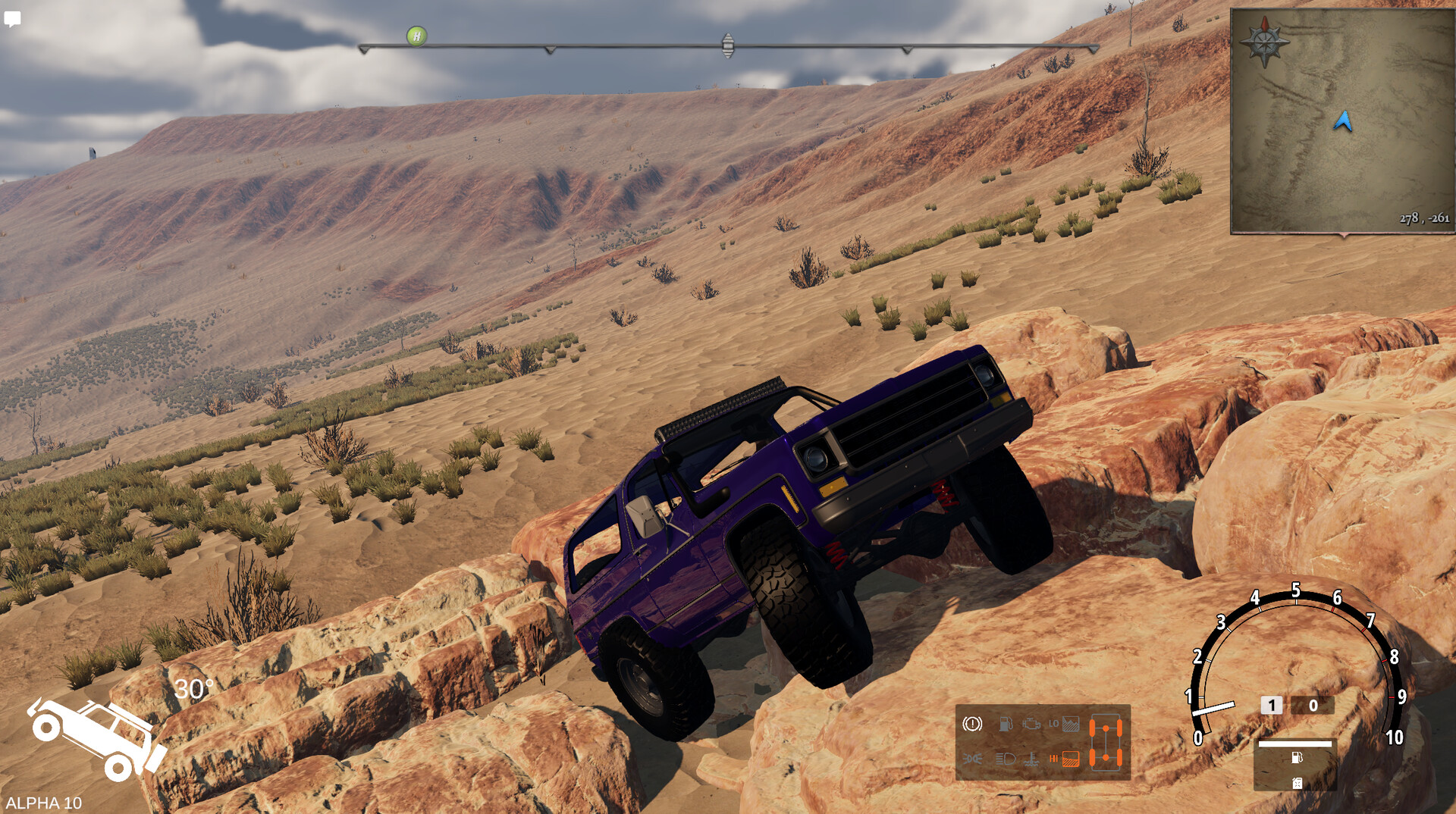Click the gear indicator showing 1
1456x814 pixels.
[1272, 705]
